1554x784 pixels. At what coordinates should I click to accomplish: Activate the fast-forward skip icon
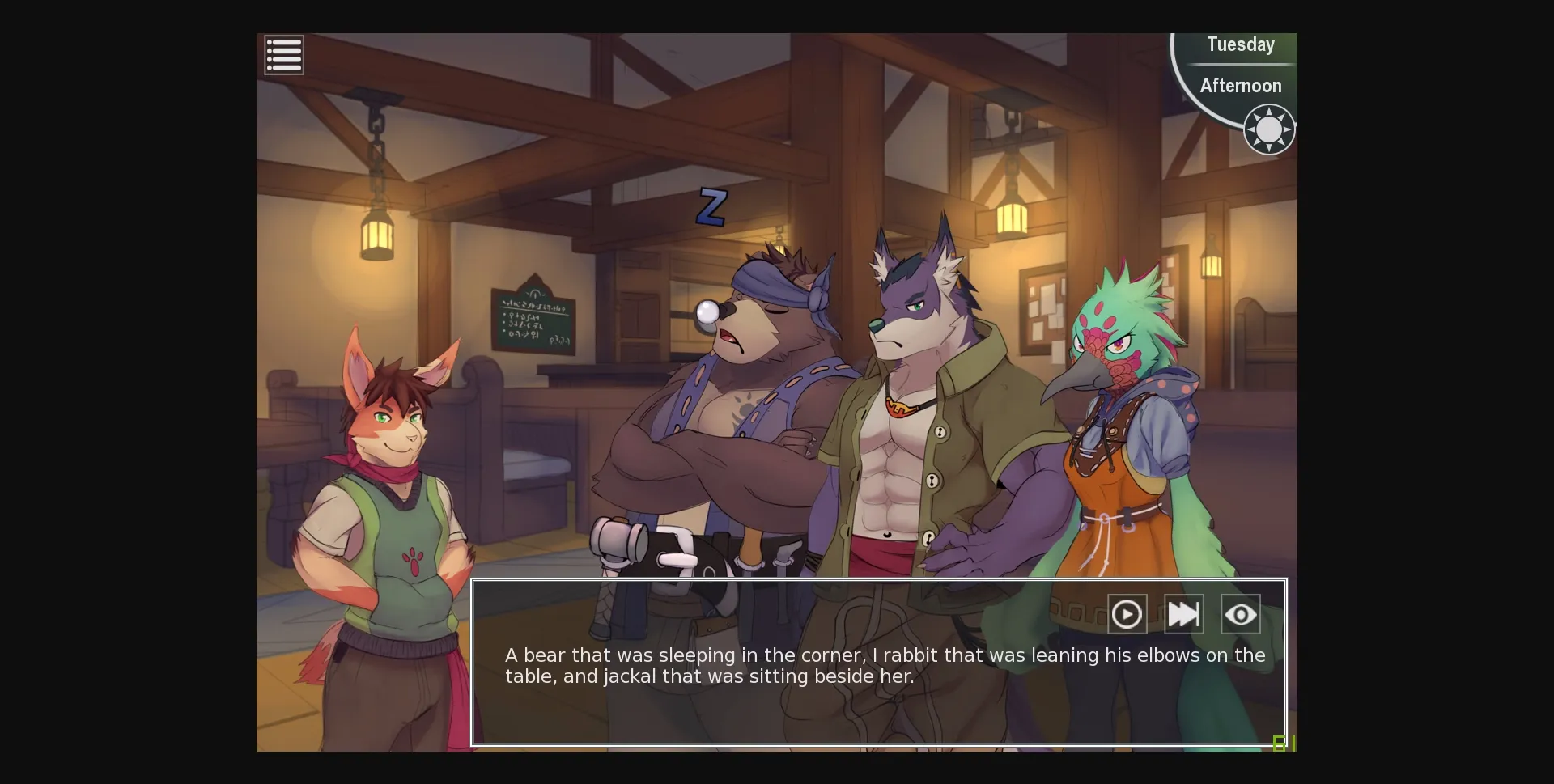coord(1184,614)
